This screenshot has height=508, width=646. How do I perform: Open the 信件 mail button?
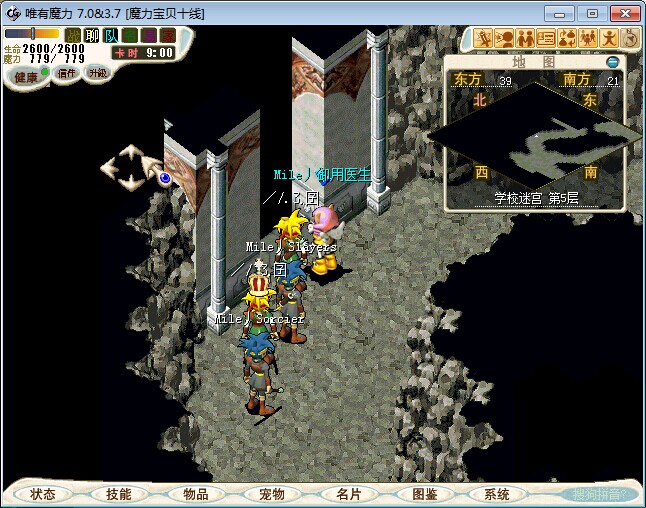[x=67, y=73]
